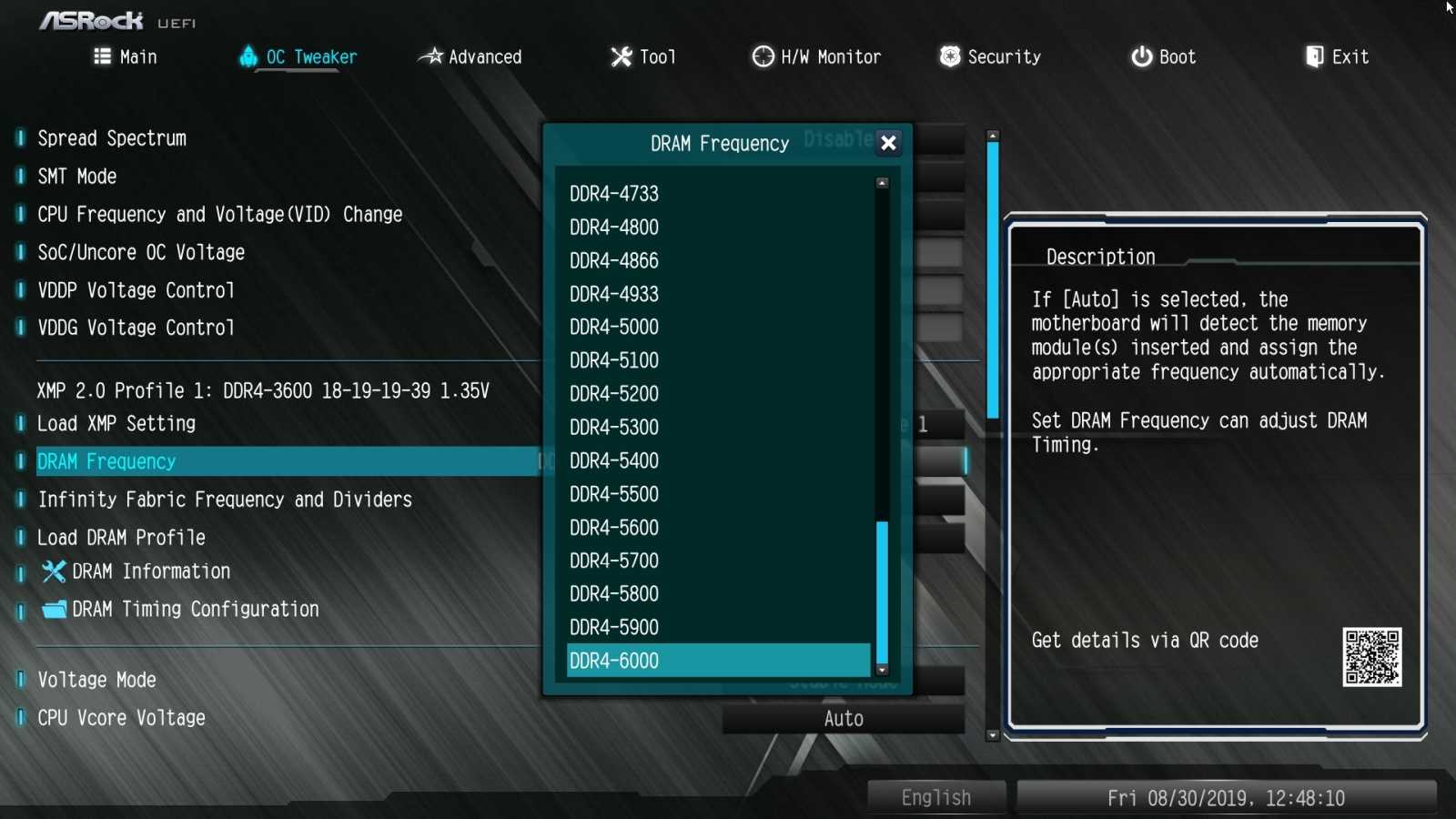Open the Main tab
1456x819 pixels.
tap(126, 56)
